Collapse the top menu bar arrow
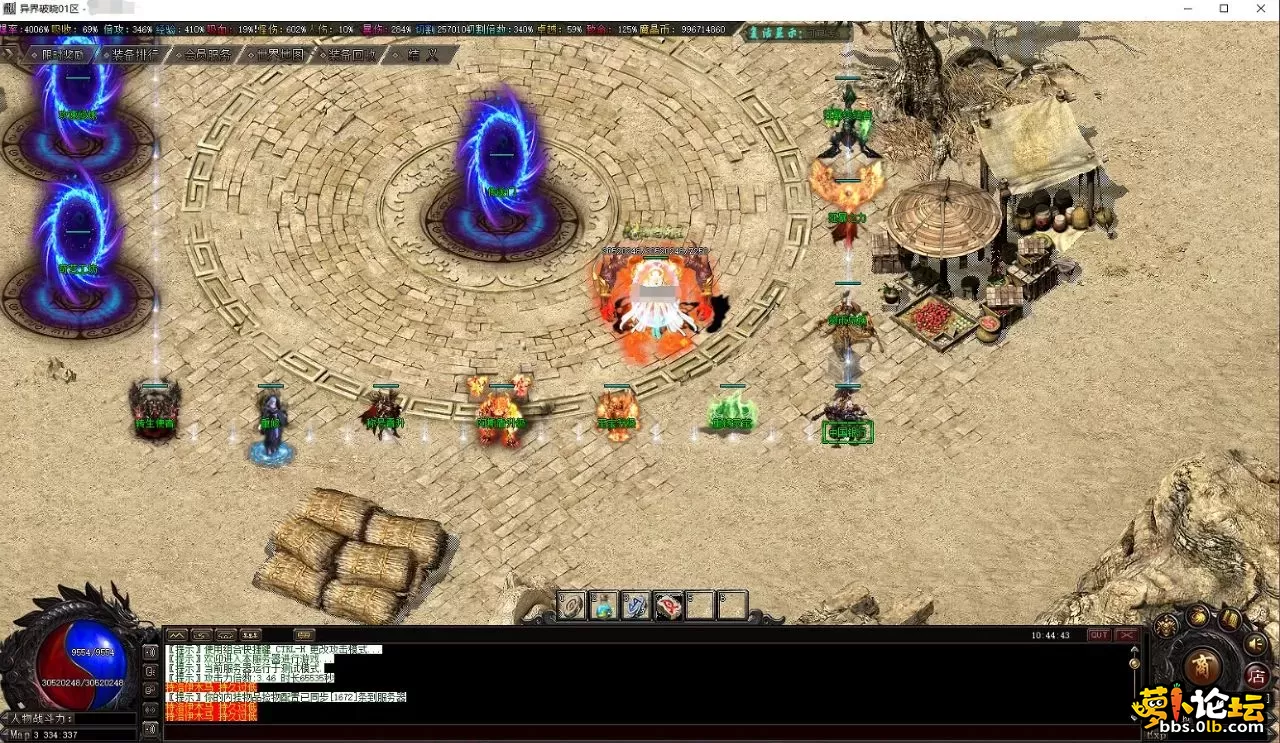This screenshot has height=743, width=1280. click(x=10, y=55)
